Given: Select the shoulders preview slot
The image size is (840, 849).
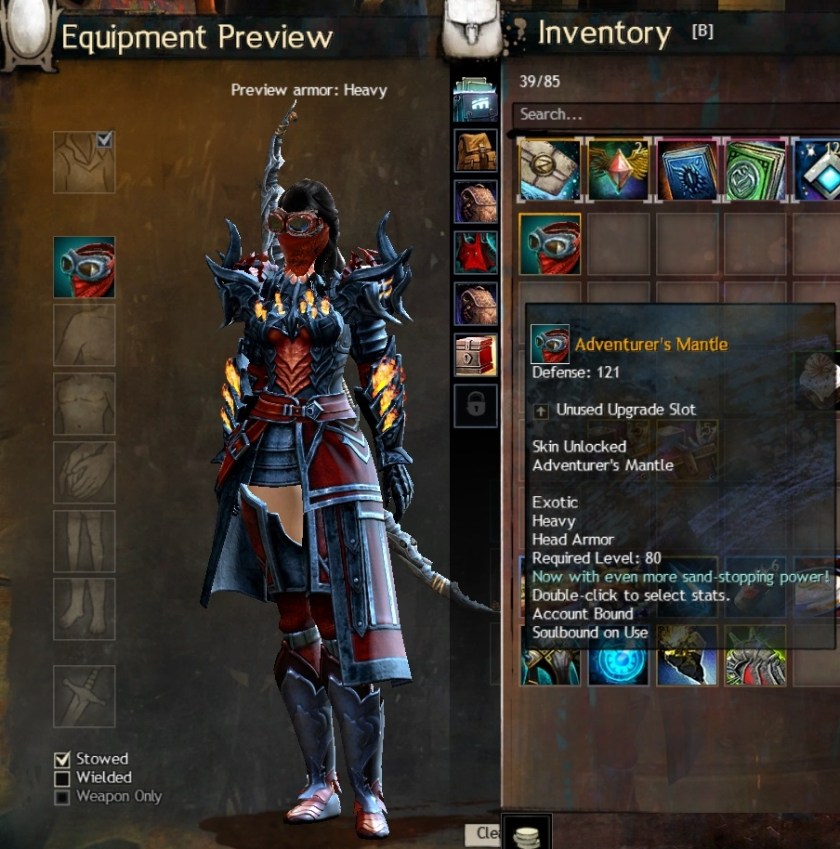Looking at the screenshot, I should point(84,336).
